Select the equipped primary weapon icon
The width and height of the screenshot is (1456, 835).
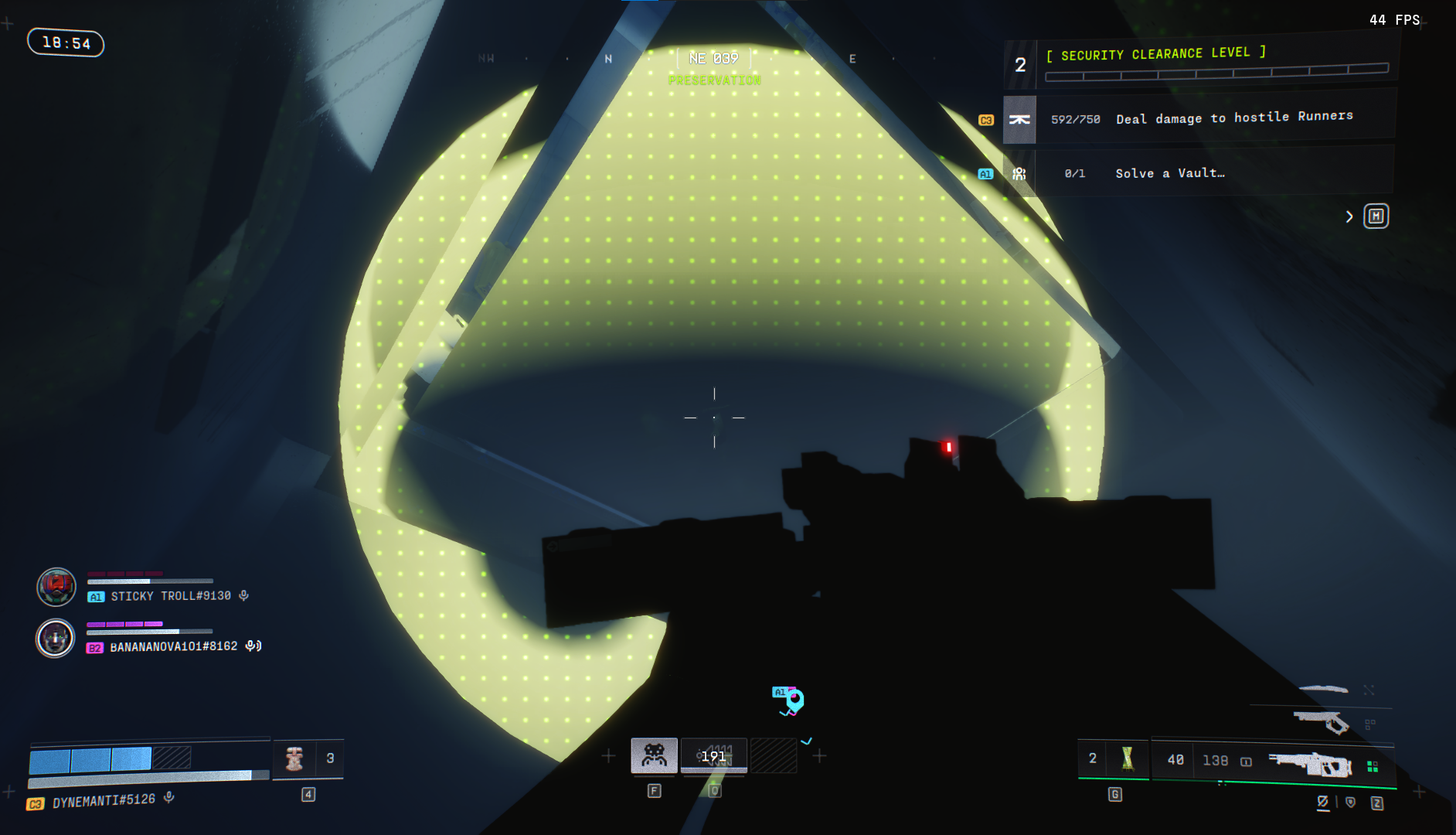coord(1311,763)
